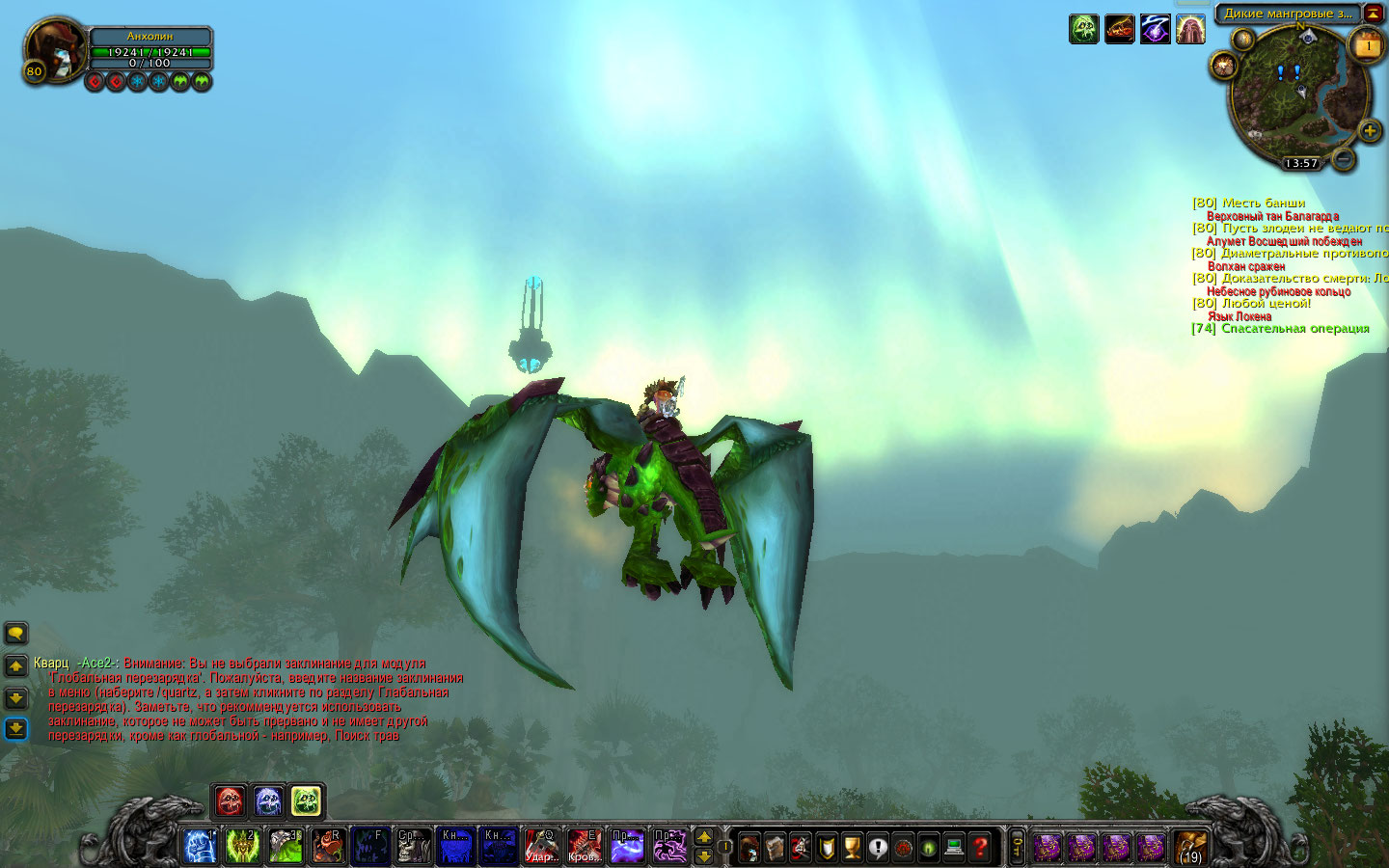Use the icy fist ability in slot 1
Screen dimensions: 1389x868
click(x=200, y=847)
